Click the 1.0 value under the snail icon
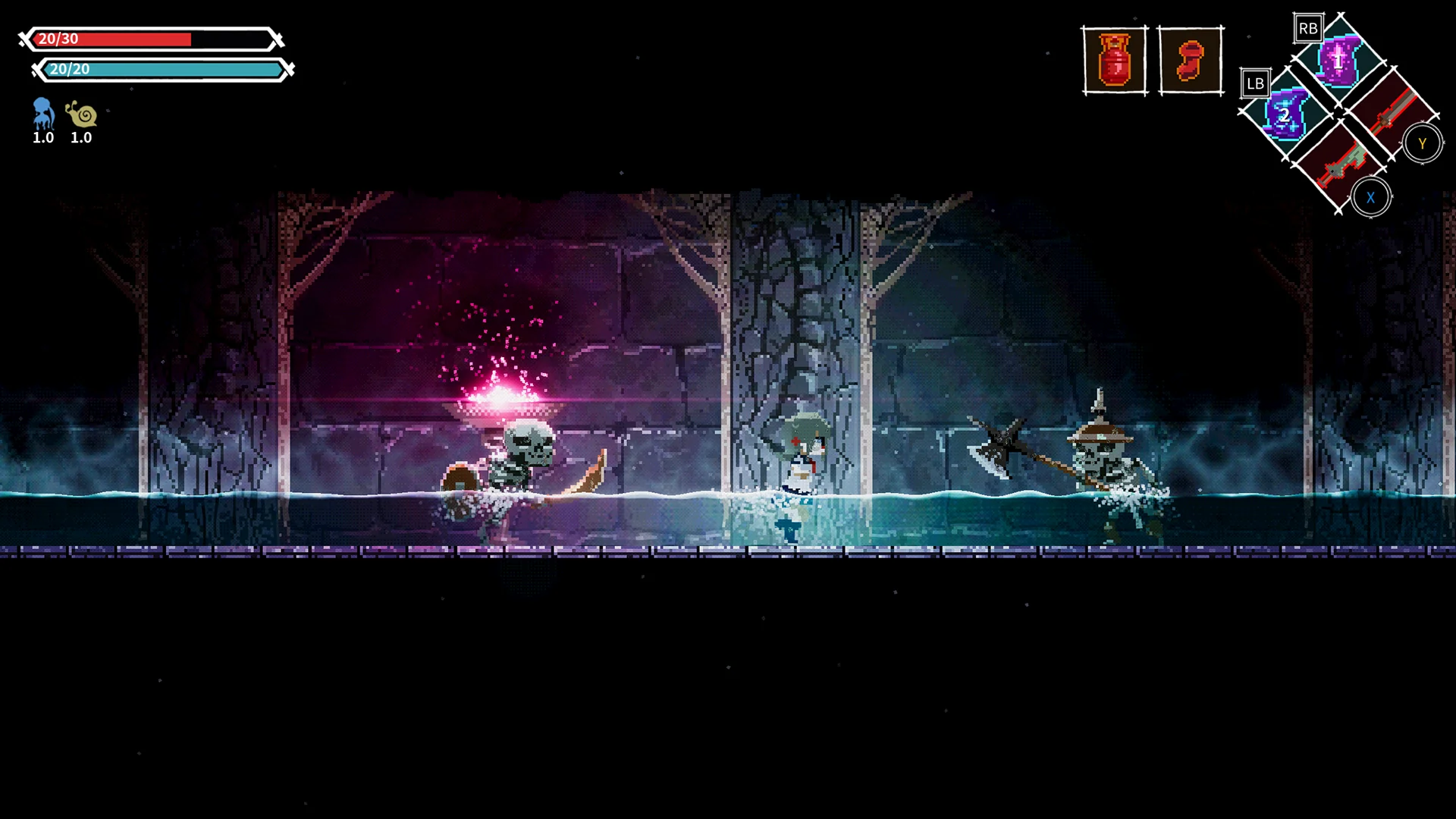The image size is (1456, 819). click(x=81, y=138)
